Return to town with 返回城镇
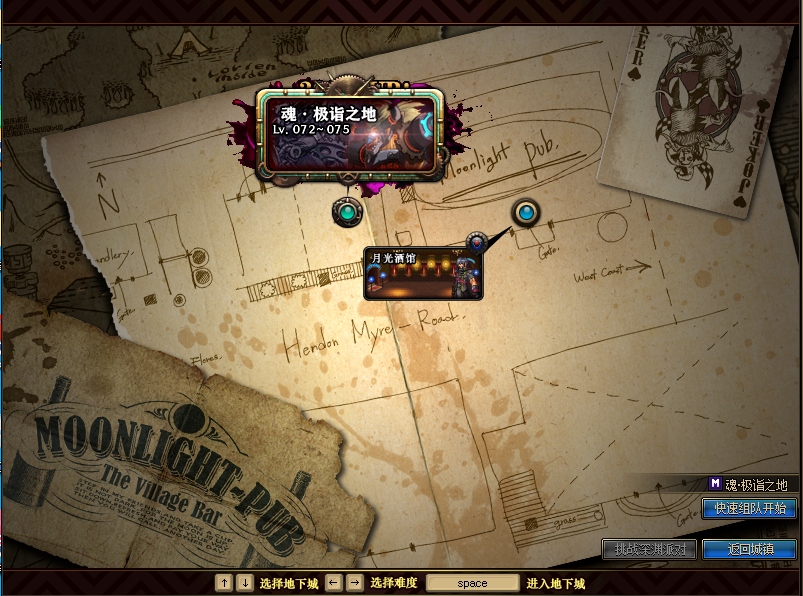 point(749,550)
